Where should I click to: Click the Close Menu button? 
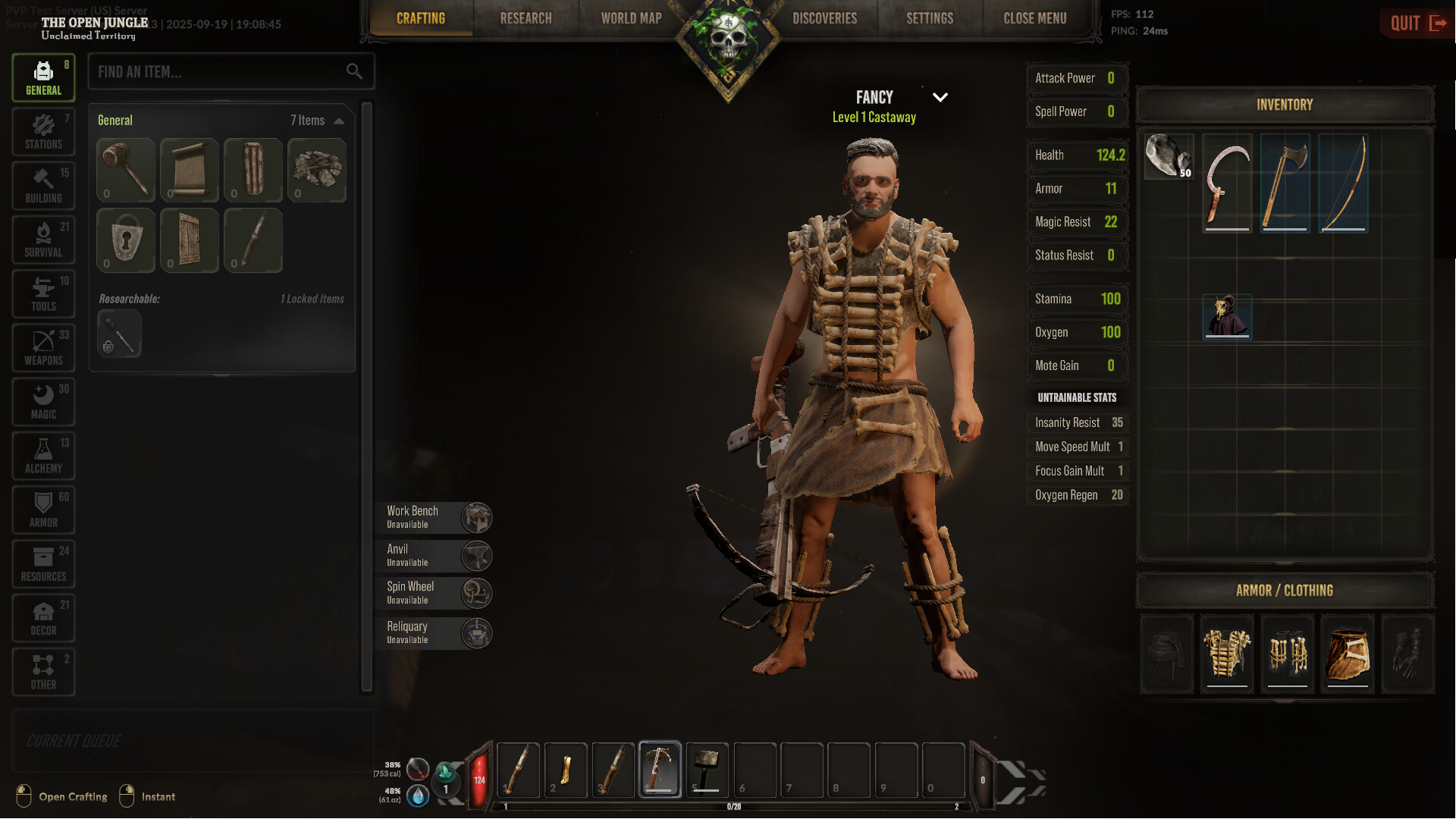[1034, 18]
